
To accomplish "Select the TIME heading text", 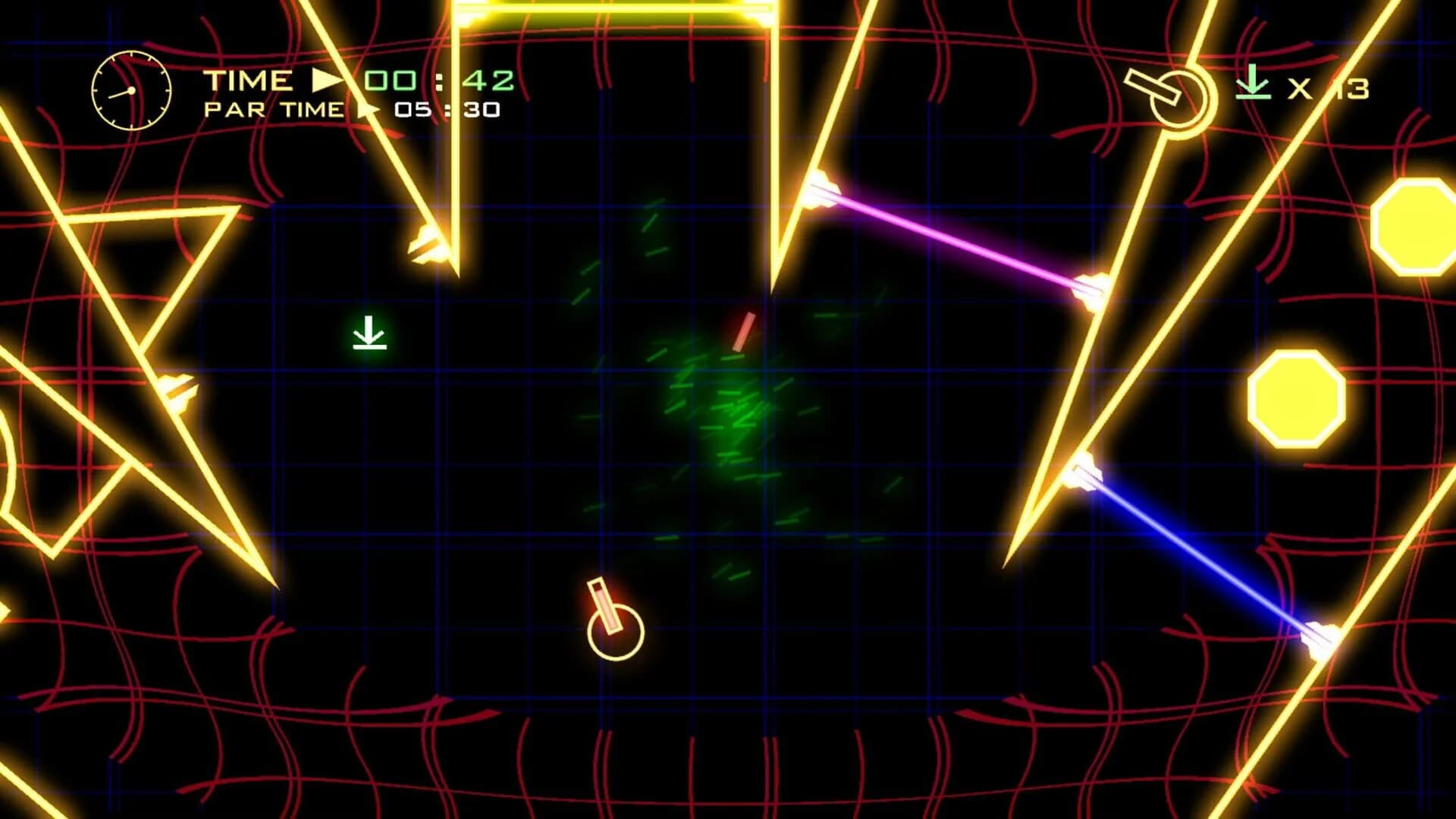I will [249, 79].
